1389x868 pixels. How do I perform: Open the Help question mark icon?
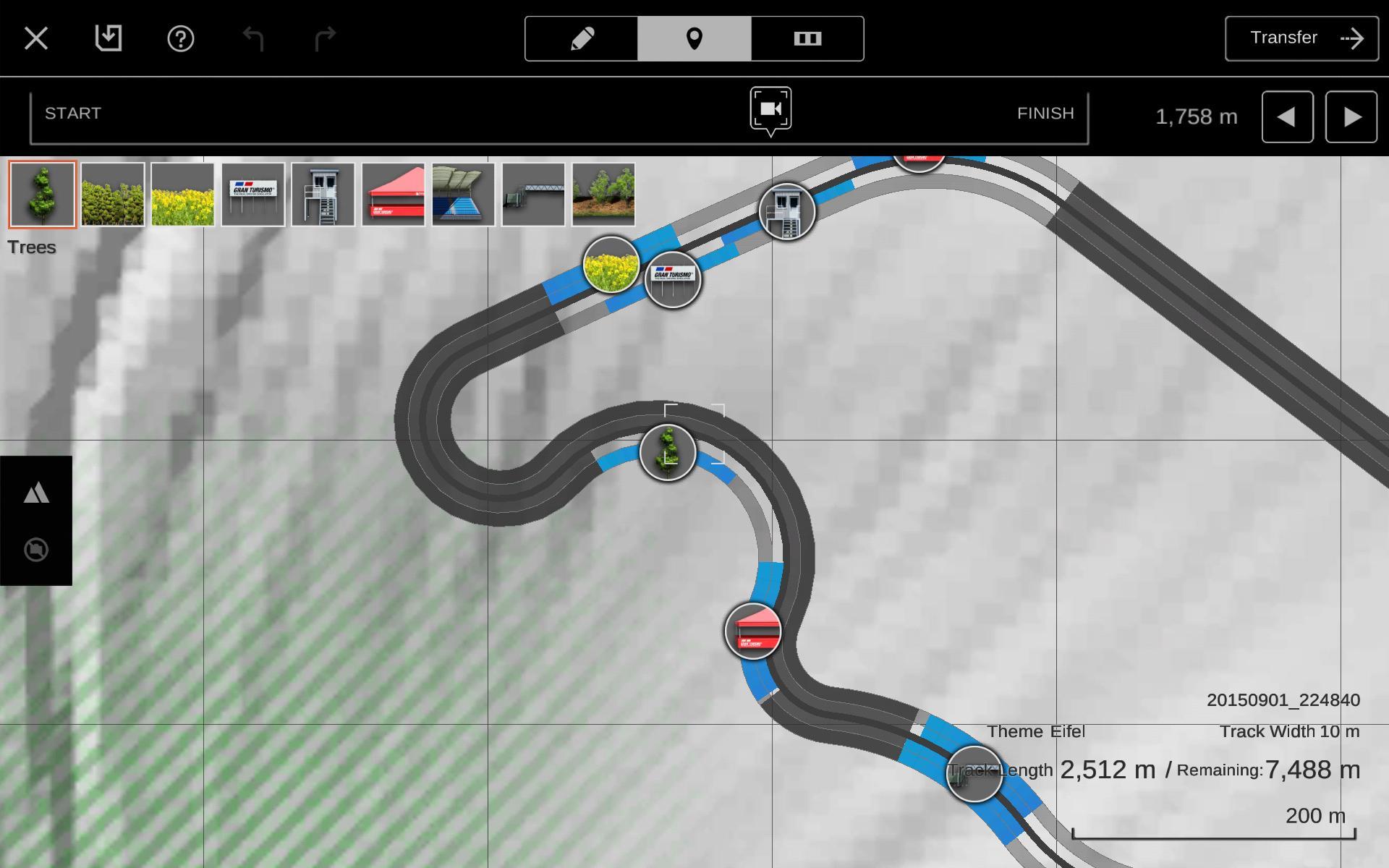(181, 38)
